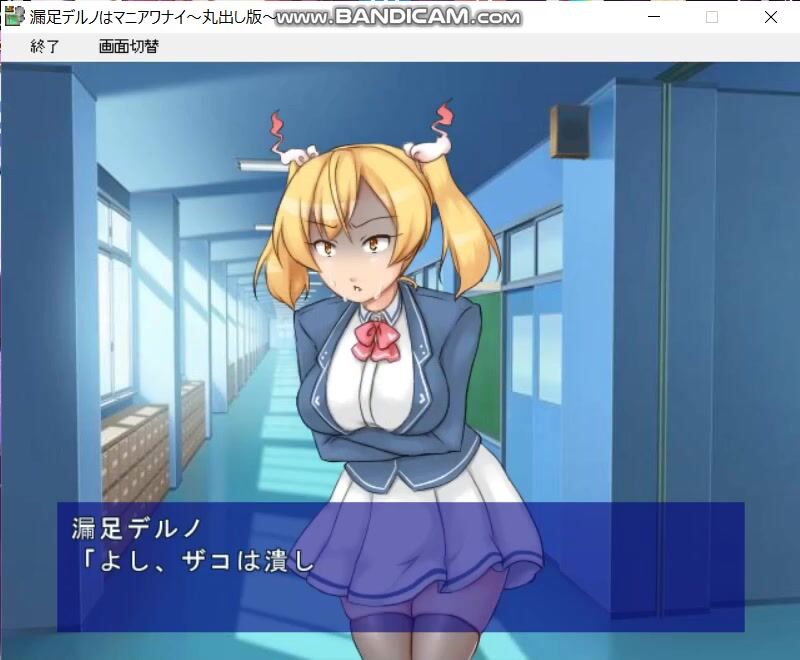Open the 画面切替 menu
Viewport: 800px width, 660px height.
coord(128,47)
